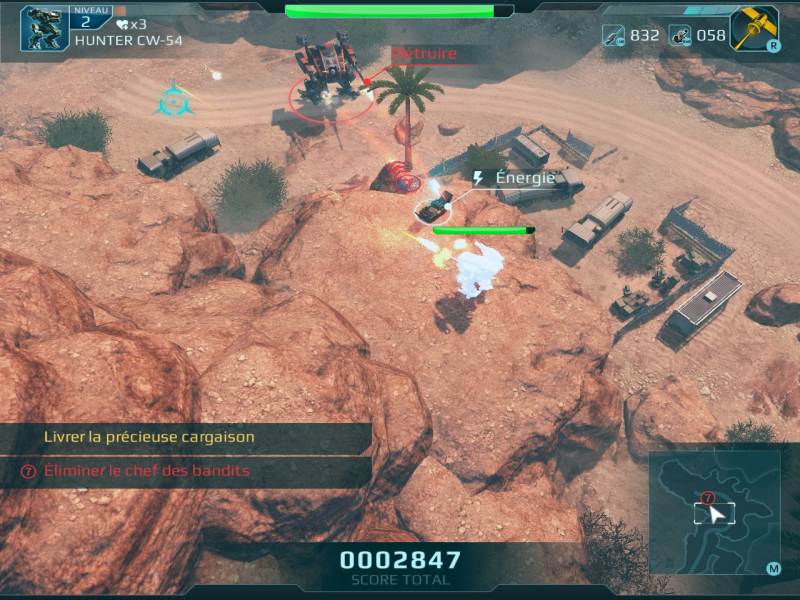Click the red objective 7 marker on minimap
The width and height of the screenshot is (800, 600).
pyautogui.click(x=708, y=497)
